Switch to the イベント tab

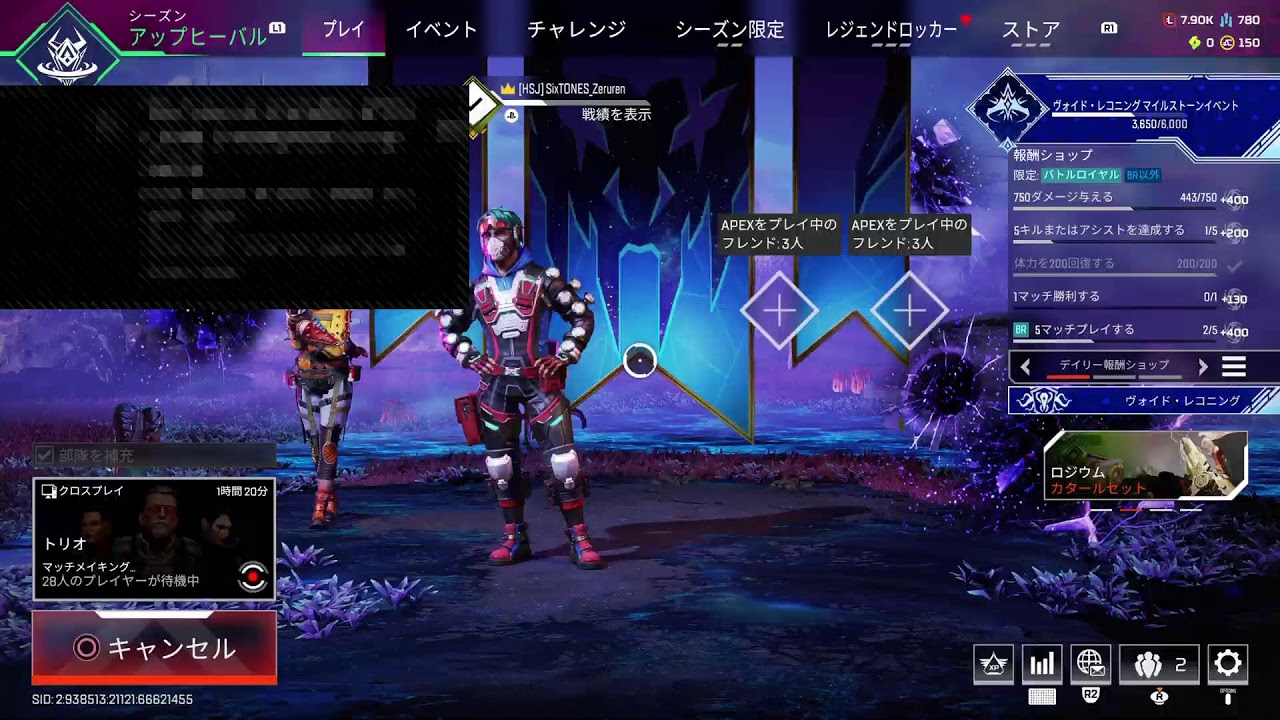(441, 31)
